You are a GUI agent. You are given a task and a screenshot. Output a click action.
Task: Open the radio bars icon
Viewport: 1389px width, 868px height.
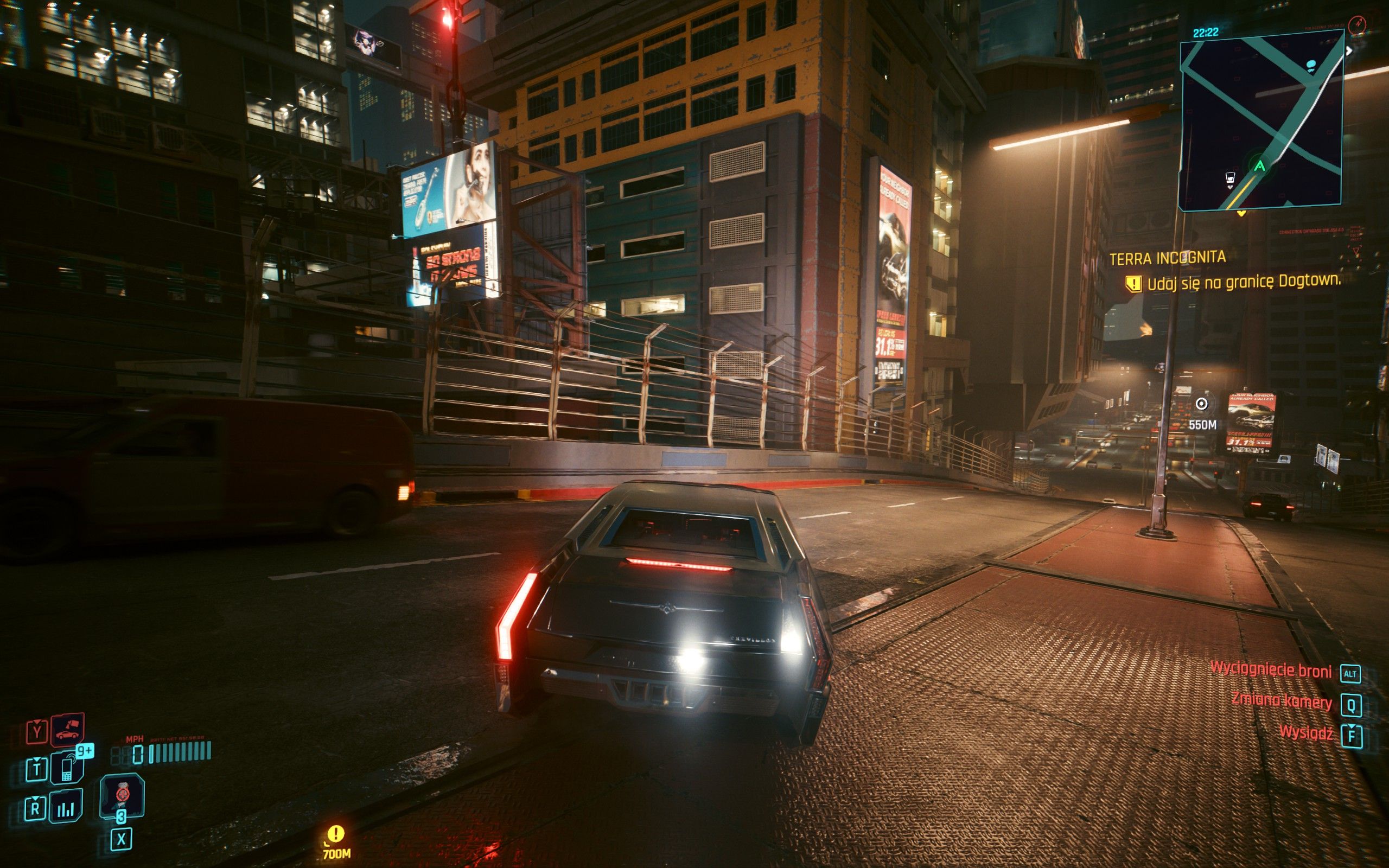point(66,807)
